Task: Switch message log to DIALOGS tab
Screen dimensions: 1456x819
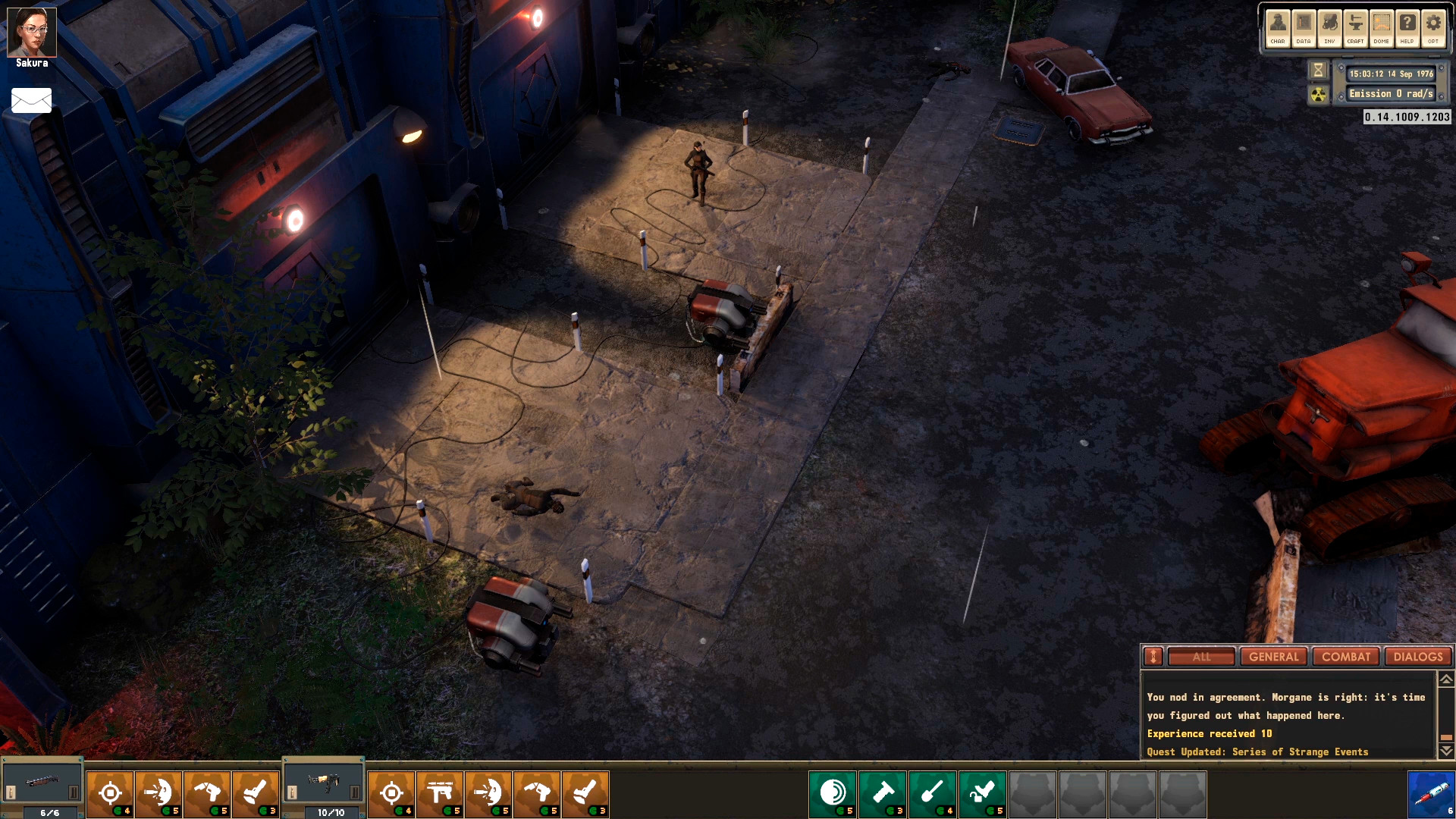Action: [1417, 657]
